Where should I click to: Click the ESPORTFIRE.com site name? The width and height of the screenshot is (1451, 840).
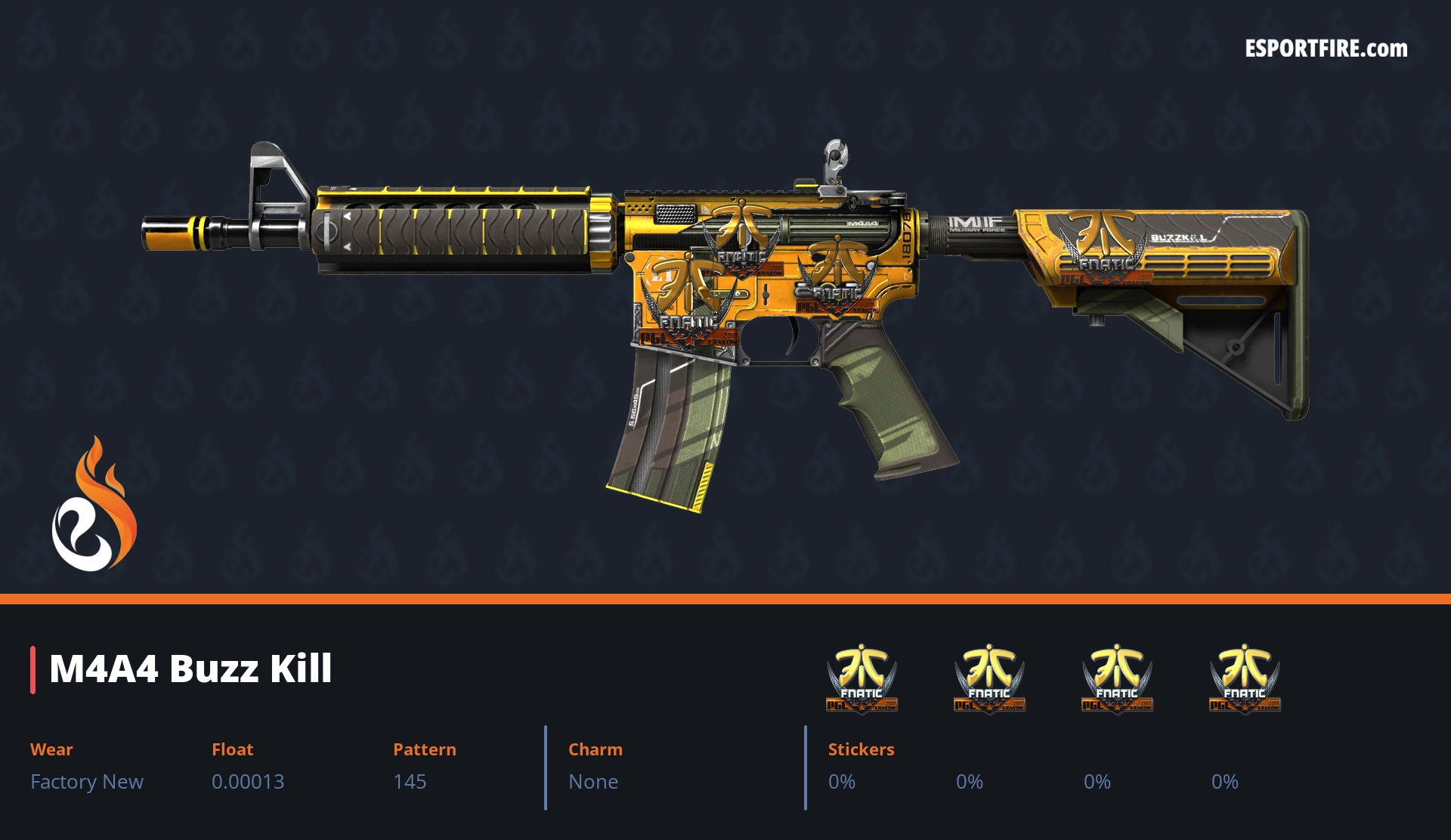[x=1326, y=49]
